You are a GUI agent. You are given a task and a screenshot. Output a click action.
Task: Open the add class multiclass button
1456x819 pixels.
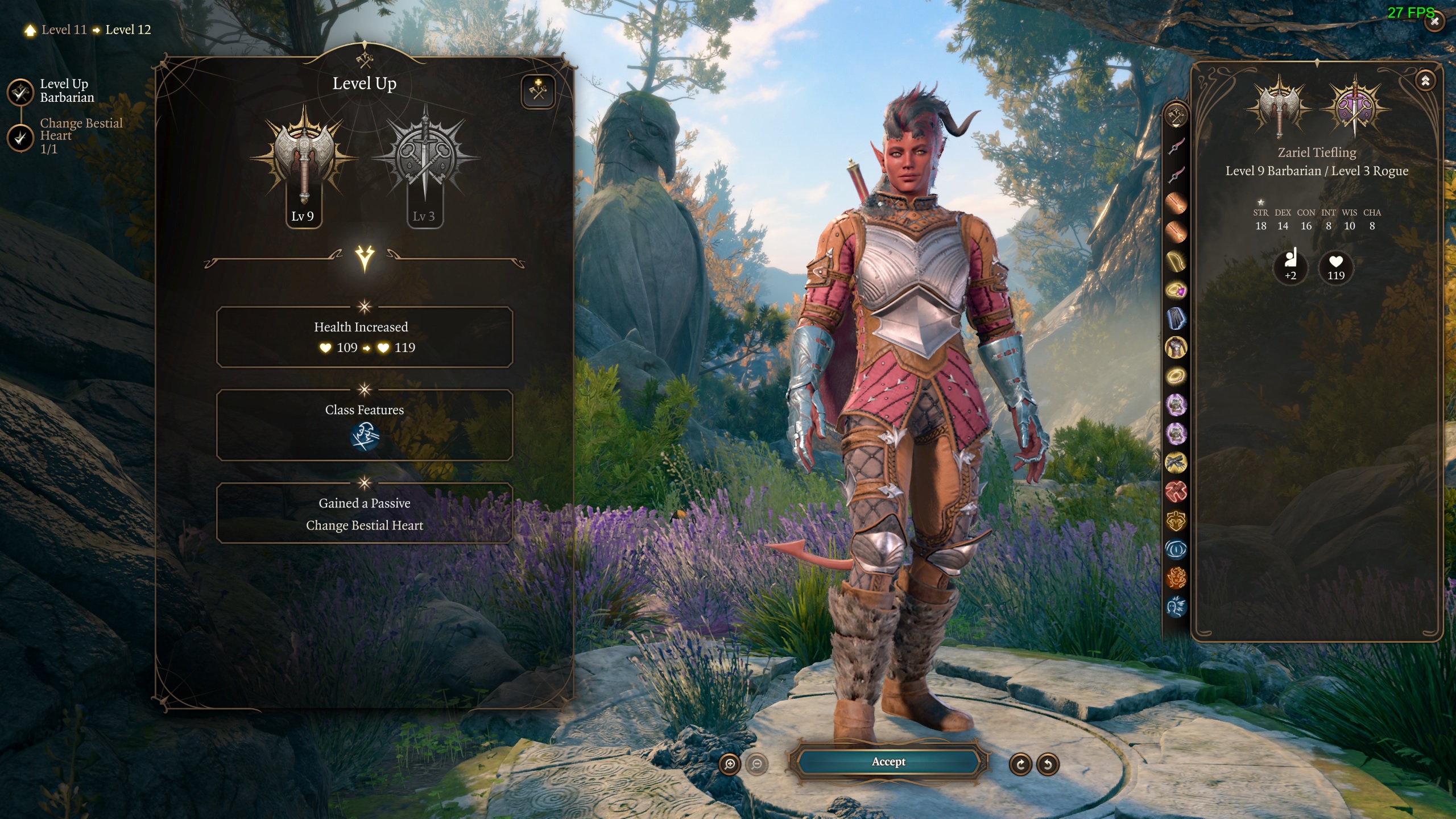point(537,91)
